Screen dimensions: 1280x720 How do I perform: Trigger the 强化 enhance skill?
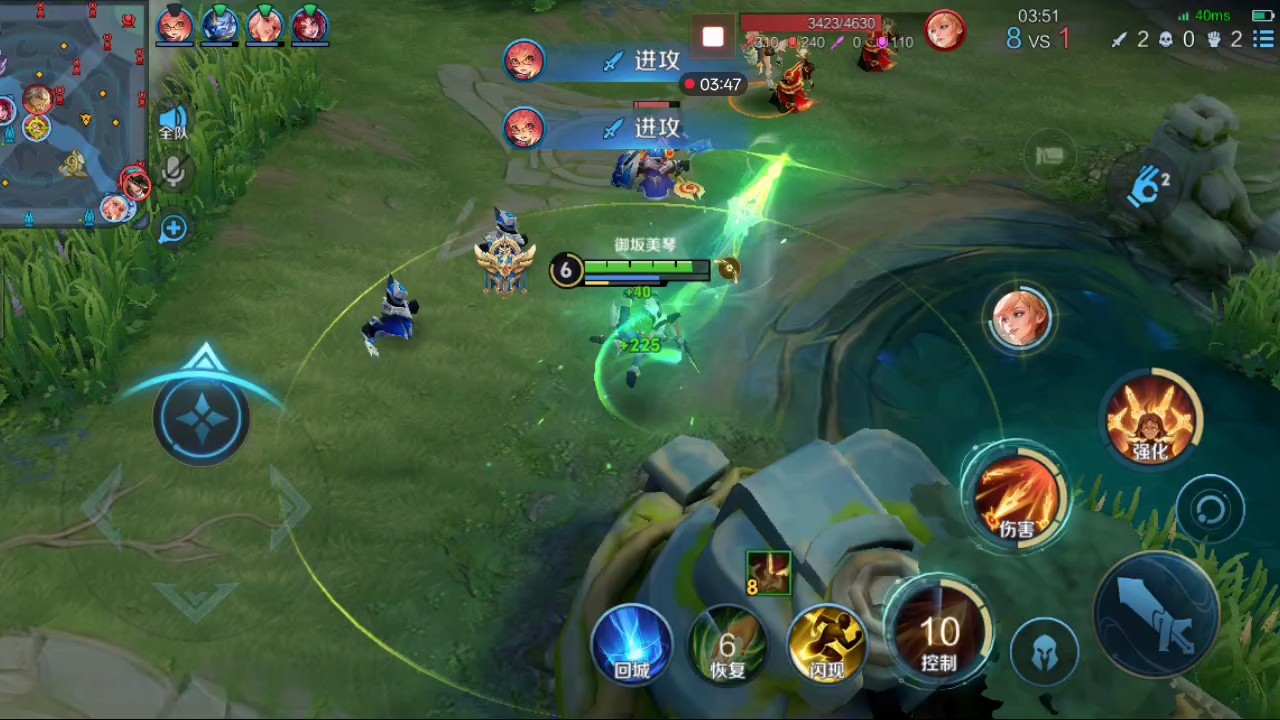pos(1150,418)
